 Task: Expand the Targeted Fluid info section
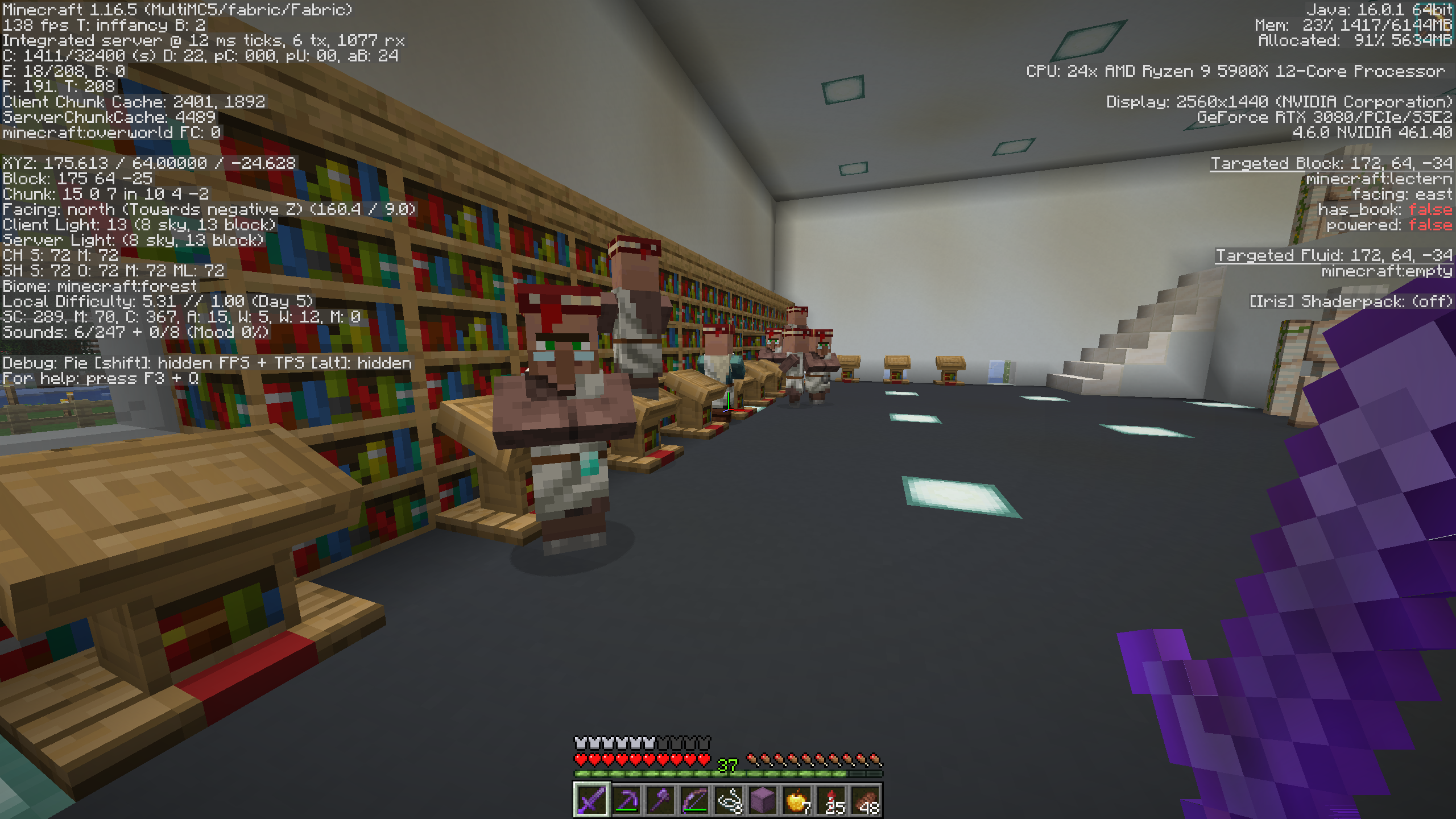1334,257
